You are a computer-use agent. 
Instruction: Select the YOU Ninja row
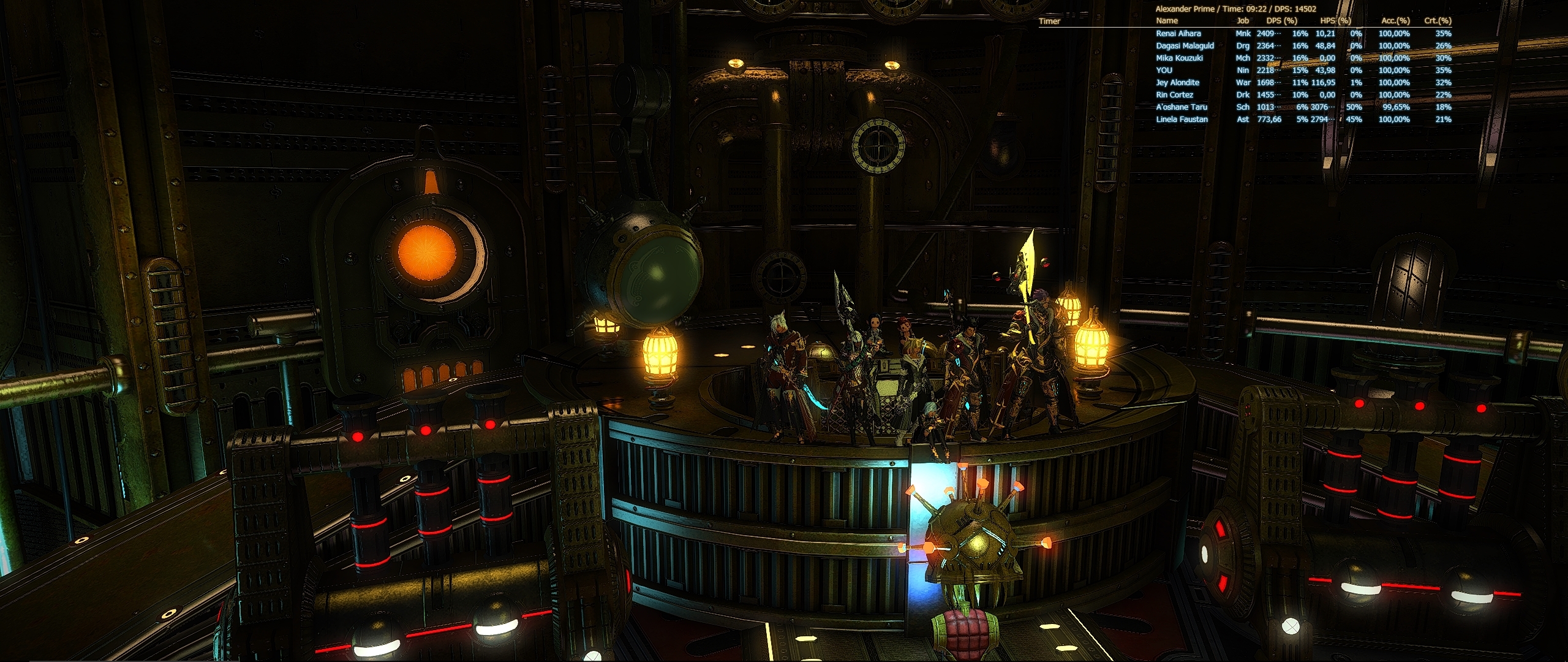click(x=1164, y=70)
